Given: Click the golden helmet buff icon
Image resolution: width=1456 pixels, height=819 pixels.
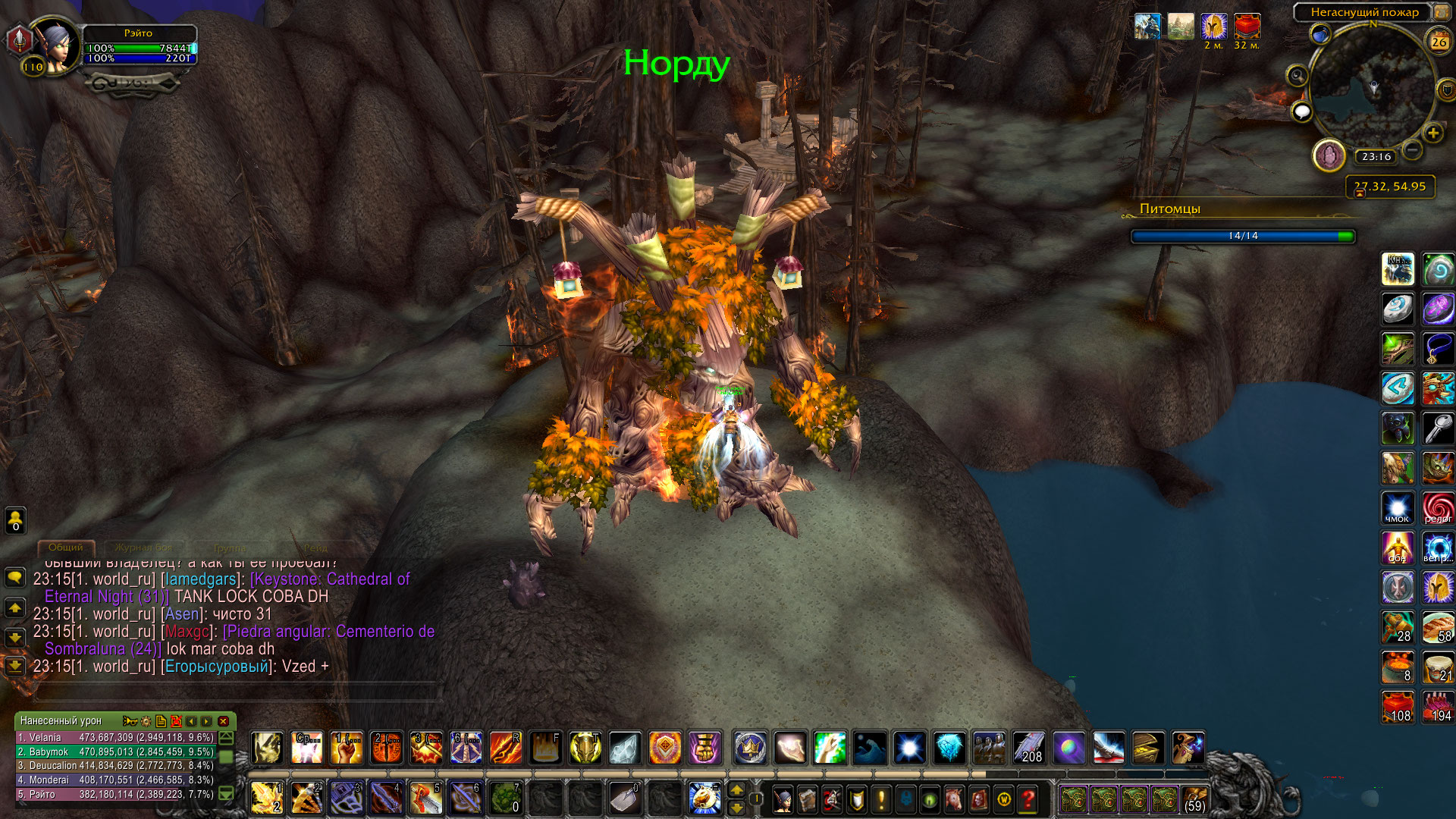Looking at the screenshot, I should [x=1214, y=27].
